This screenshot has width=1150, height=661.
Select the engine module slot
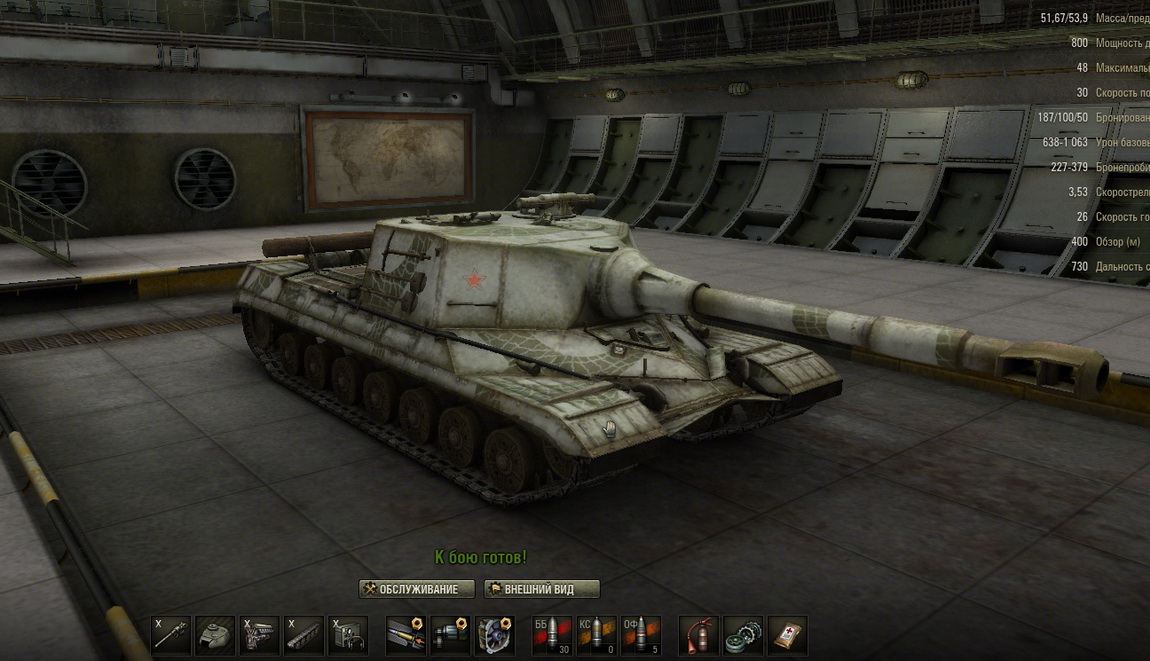pos(259,636)
